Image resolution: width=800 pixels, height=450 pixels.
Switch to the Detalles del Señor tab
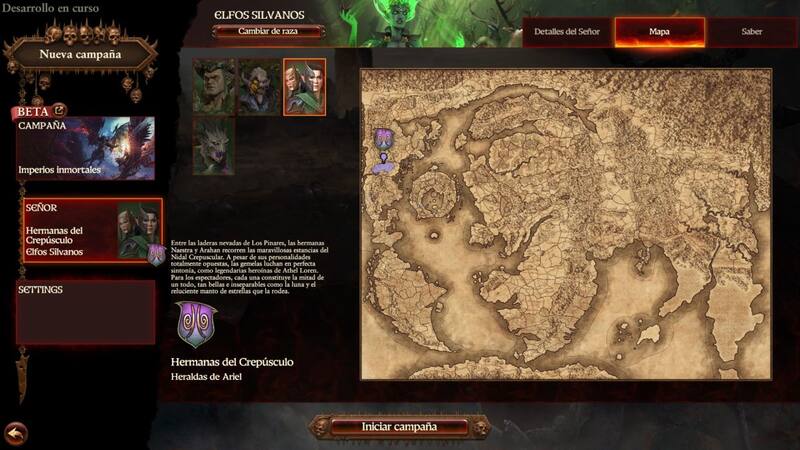(567, 31)
